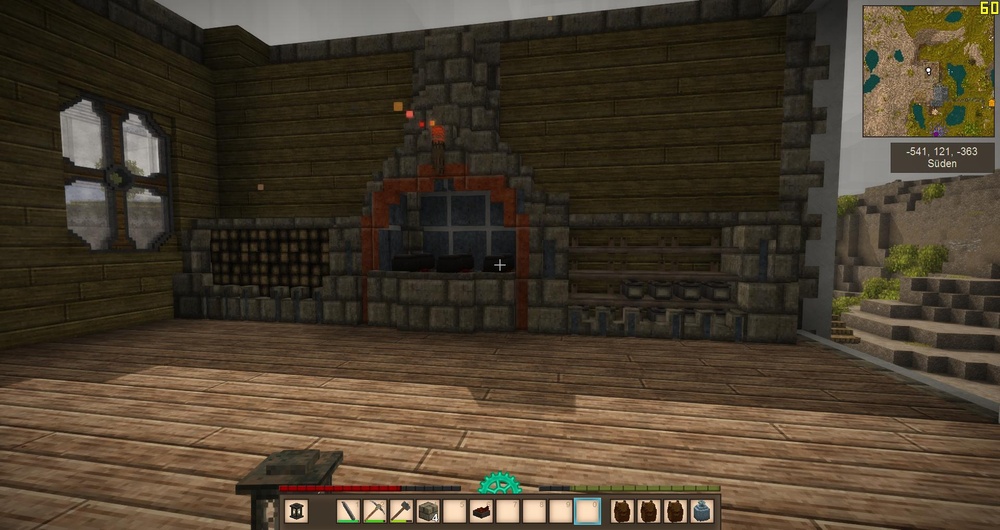Pick the red and black item slot
The image size is (1000, 530).
481,511
